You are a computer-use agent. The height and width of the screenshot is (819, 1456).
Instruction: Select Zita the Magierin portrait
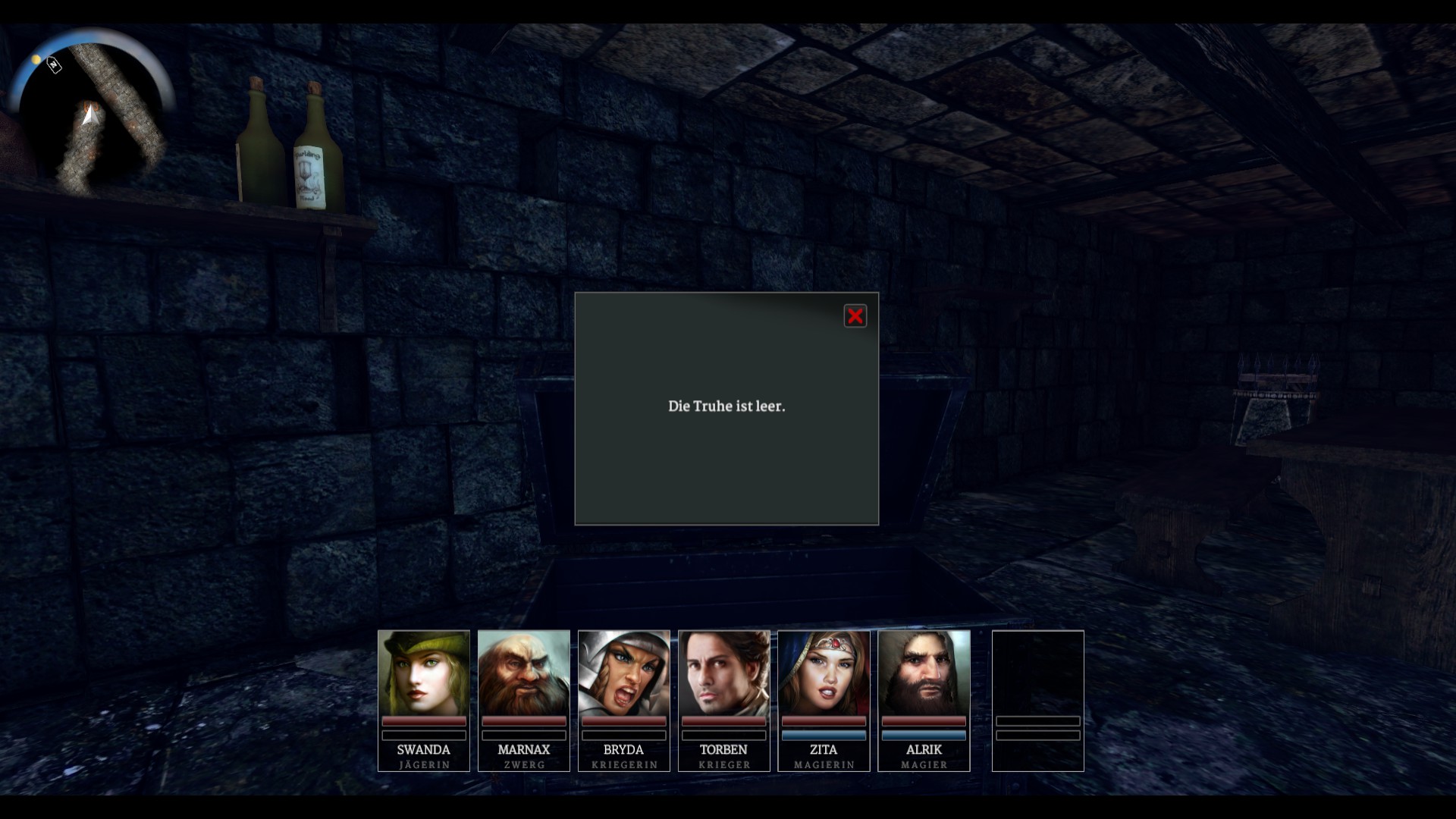click(824, 673)
